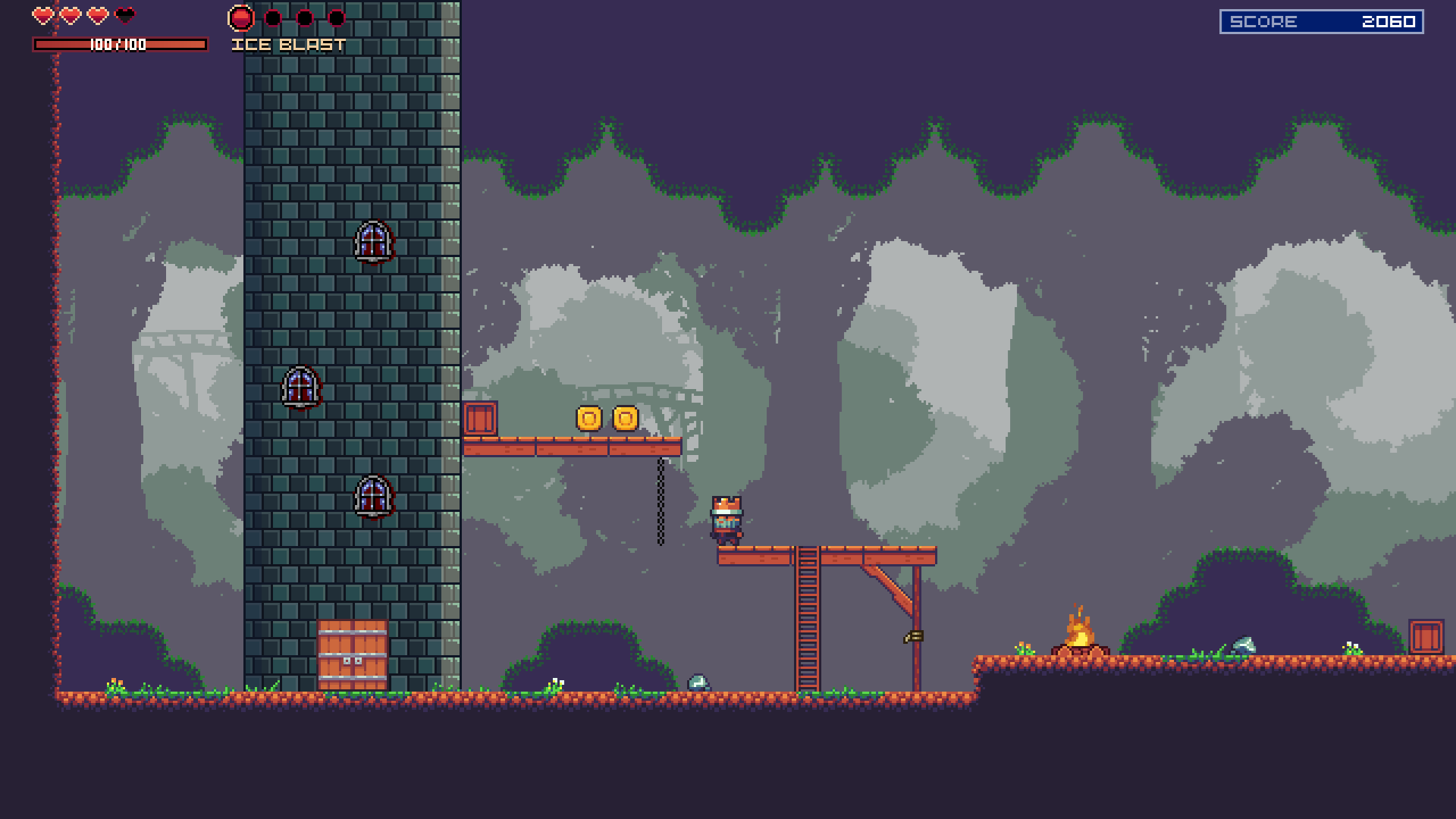1456x819 pixels.
Task: Select the Ice Blast ability icon
Action: point(241,17)
